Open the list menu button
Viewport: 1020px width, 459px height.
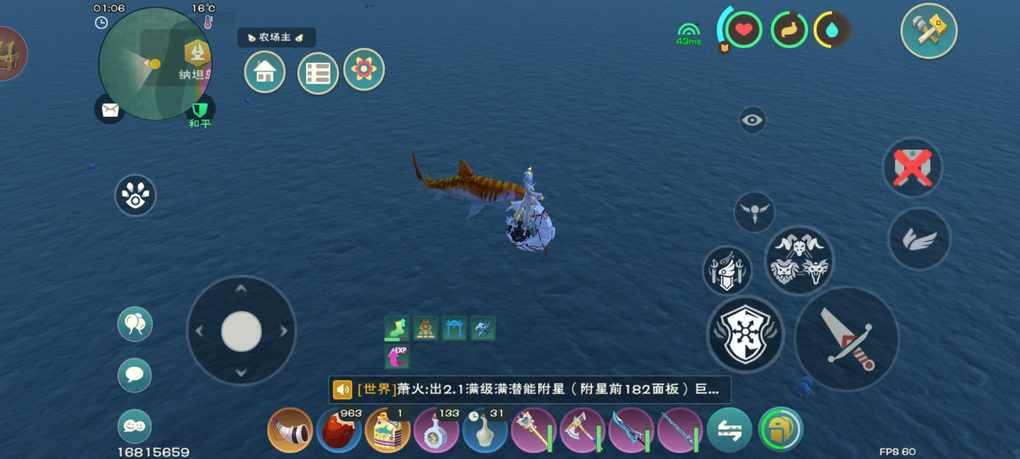pyautogui.click(x=318, y=73)
